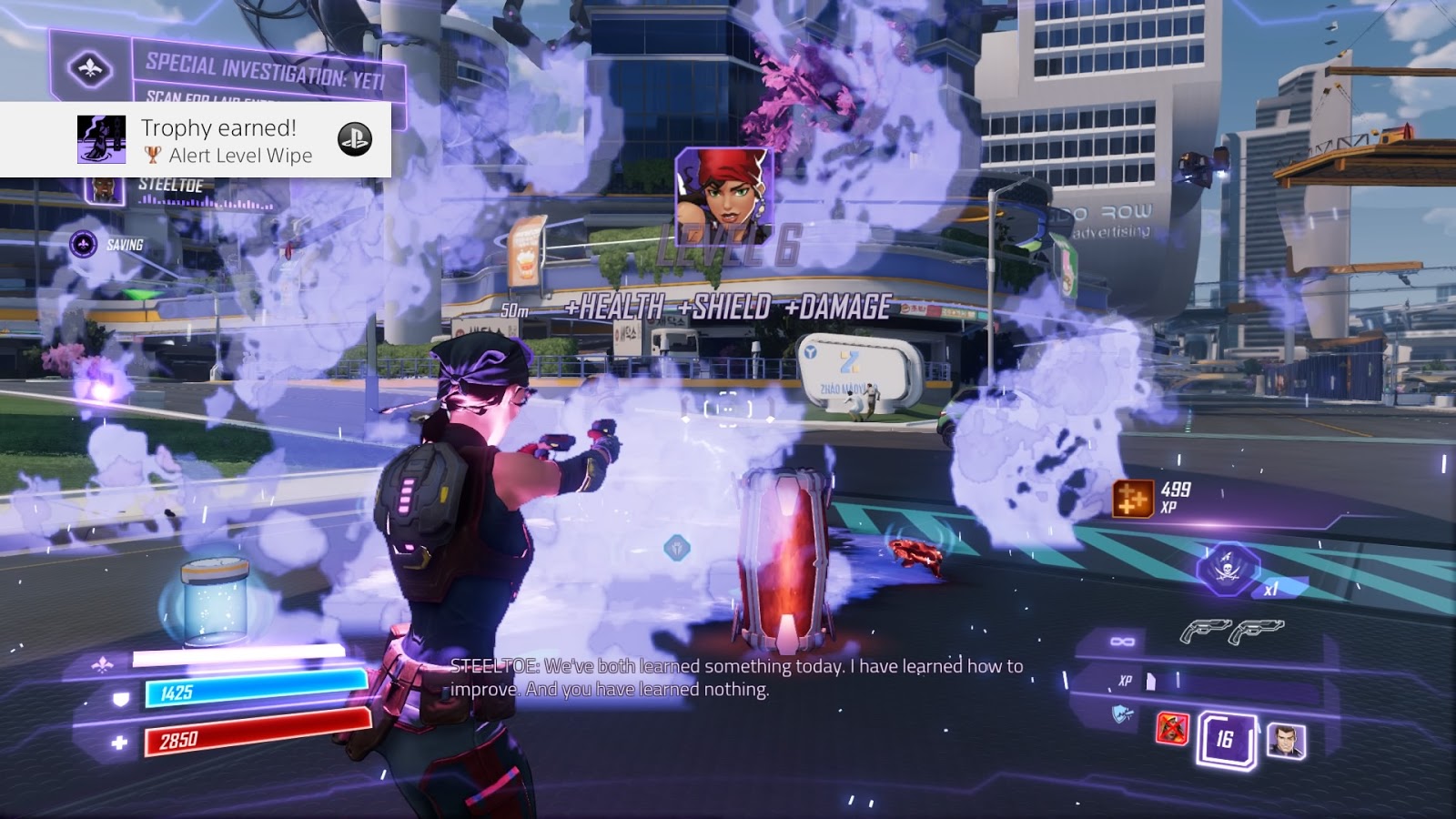The image size is (1456, 819).
Task: Select the active agent slot showing 16
Action: (x=1226, y=738)
